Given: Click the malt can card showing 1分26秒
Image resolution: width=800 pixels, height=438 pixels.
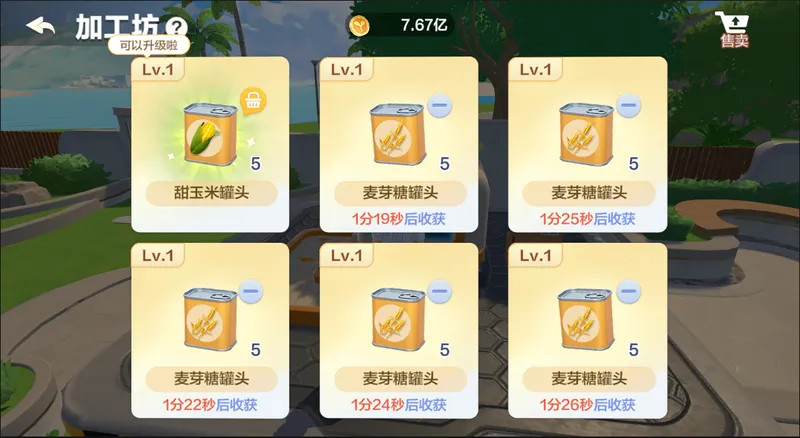Looking at the screenshot, I should (x=587, y=328).
